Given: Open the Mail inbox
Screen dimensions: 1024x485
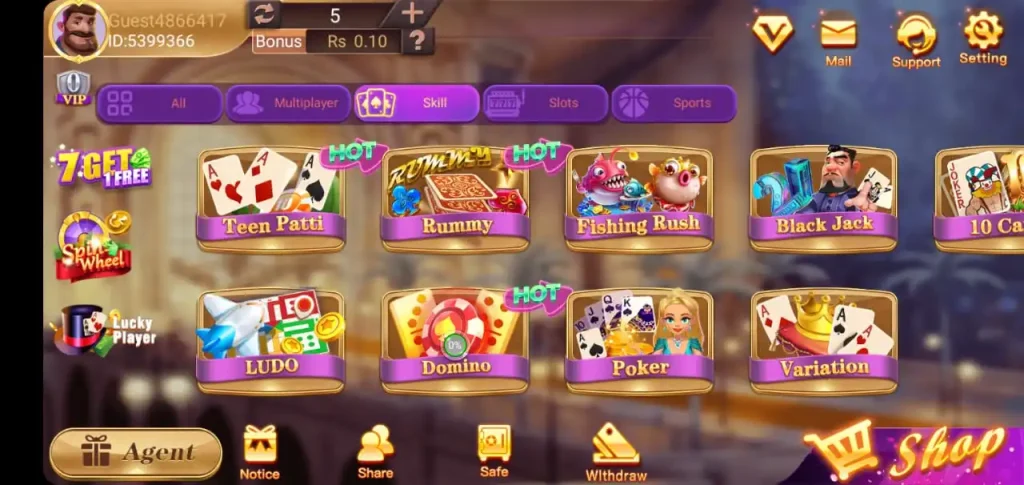Looking at the screenshot, I should [x=838, y=40].
